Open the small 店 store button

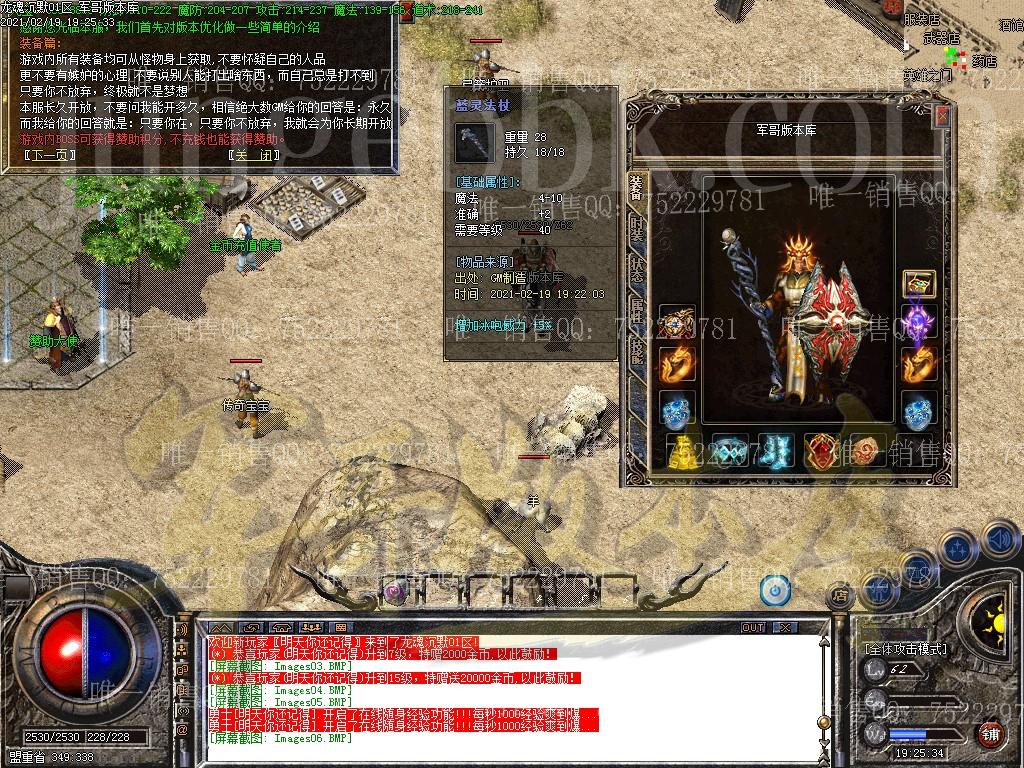click(x=840, y=597)
